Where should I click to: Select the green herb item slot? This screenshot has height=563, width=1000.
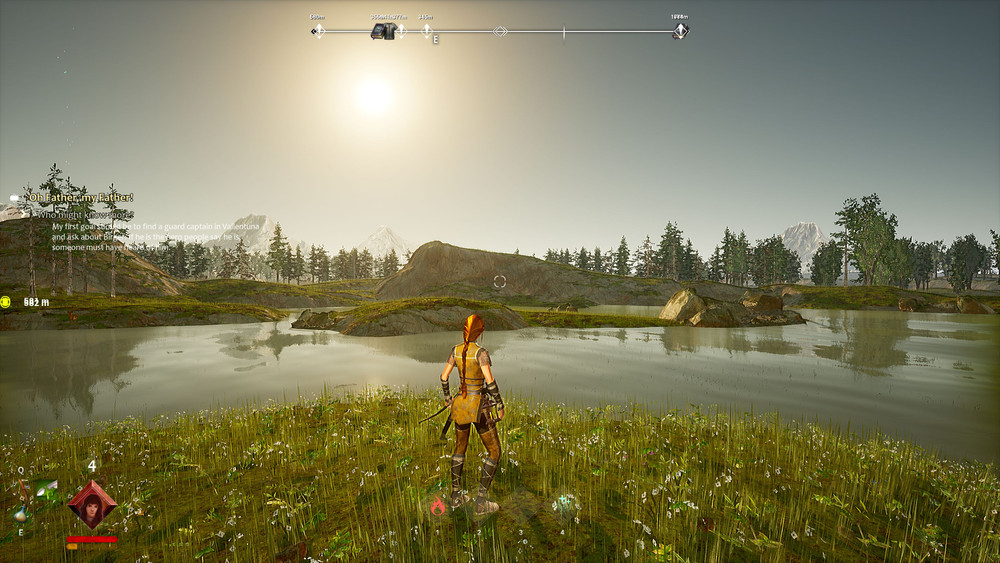point(47,488)
